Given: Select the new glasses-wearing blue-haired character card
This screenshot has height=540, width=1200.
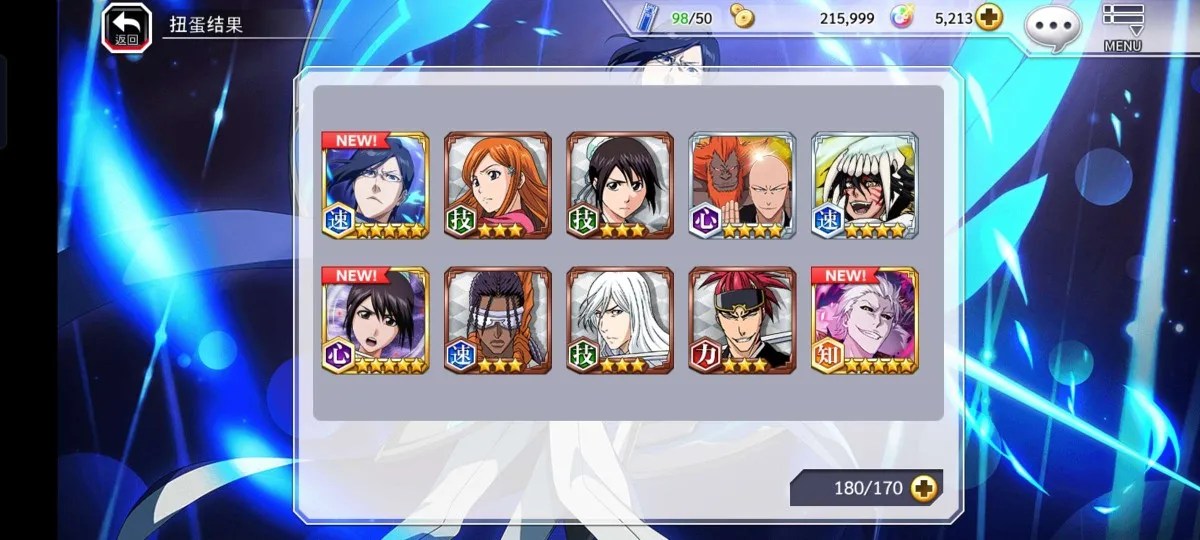Looking at the screenshot, I should point(375,186).
